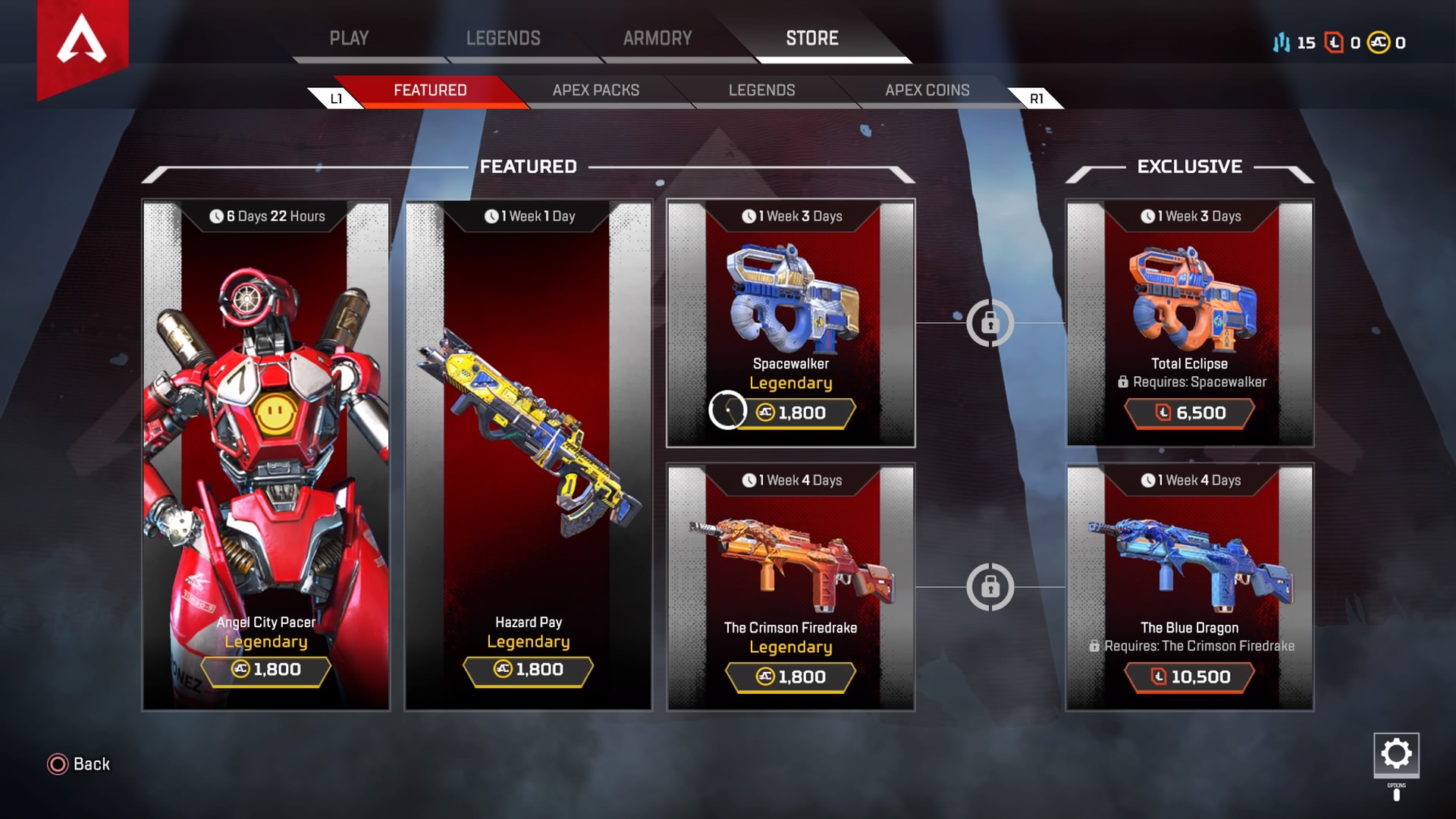Click the 6,500 price on Total Eclipse
Screen dimensions: 1456x819
pyautogui.click(x=1190, y=413)
